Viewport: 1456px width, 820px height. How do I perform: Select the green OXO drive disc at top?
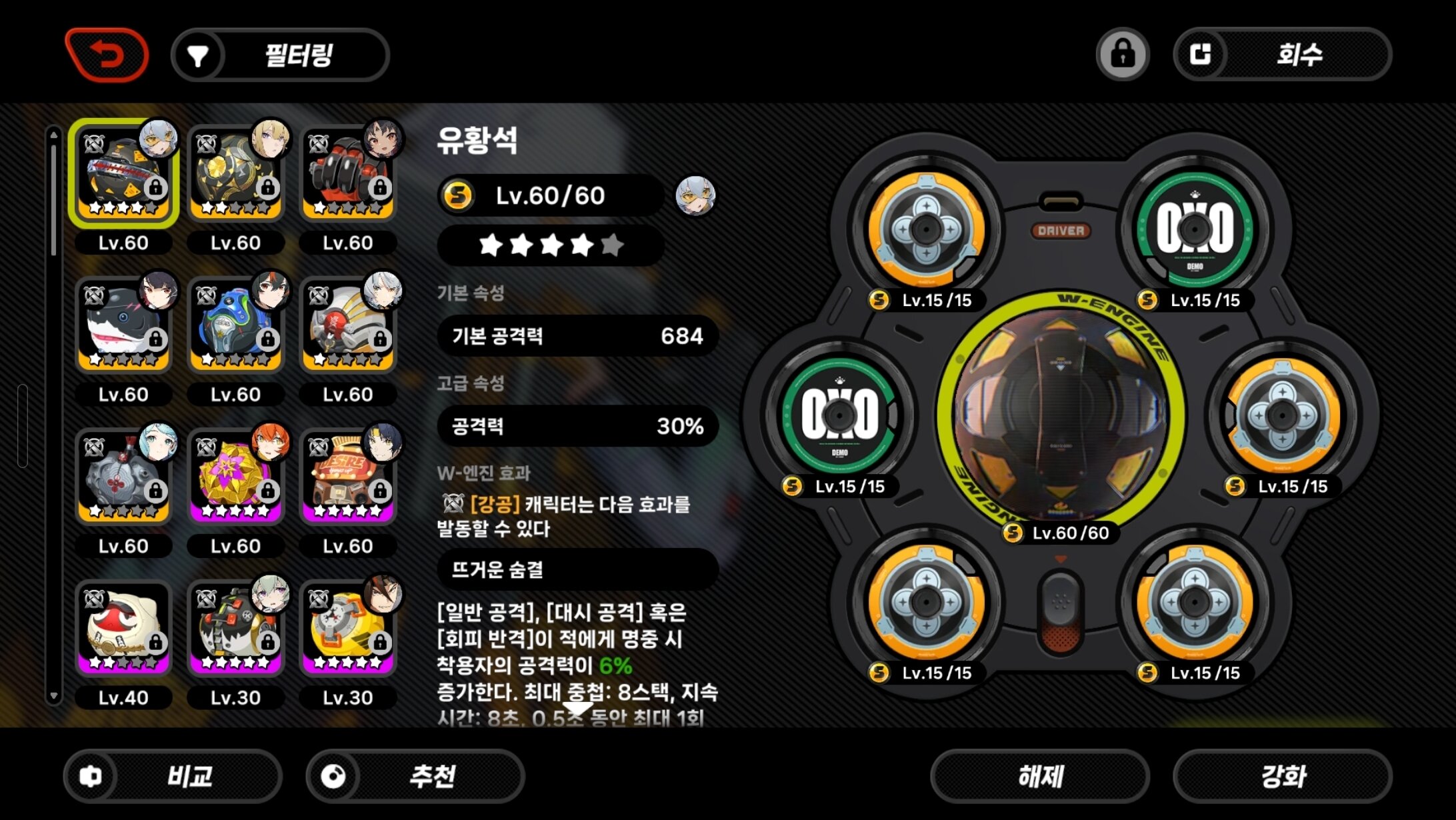[1195, 229]
